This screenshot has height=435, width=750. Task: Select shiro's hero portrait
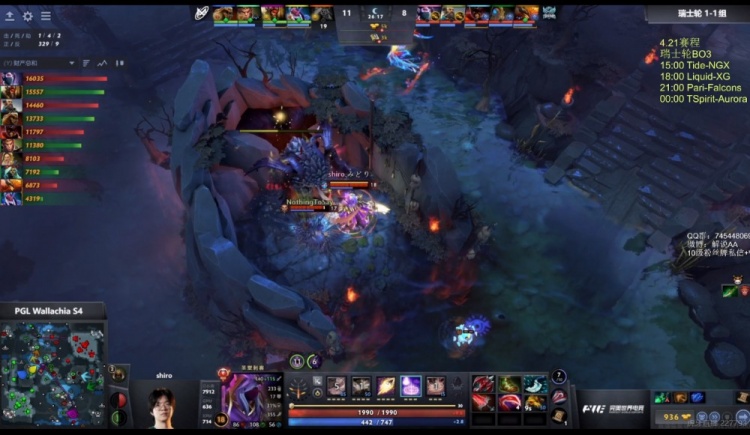(242, 398)
